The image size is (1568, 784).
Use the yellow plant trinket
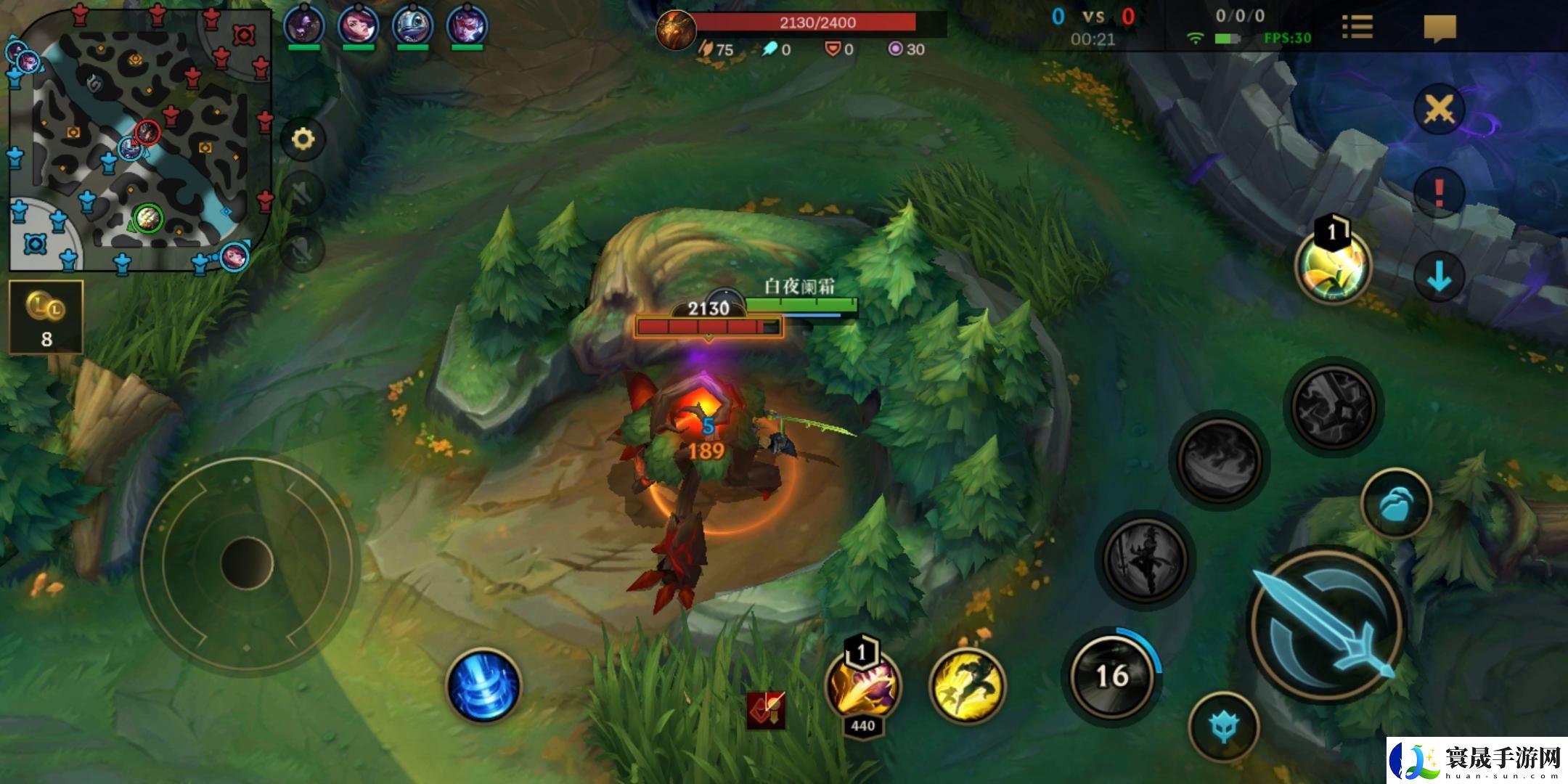point(1333,267)
